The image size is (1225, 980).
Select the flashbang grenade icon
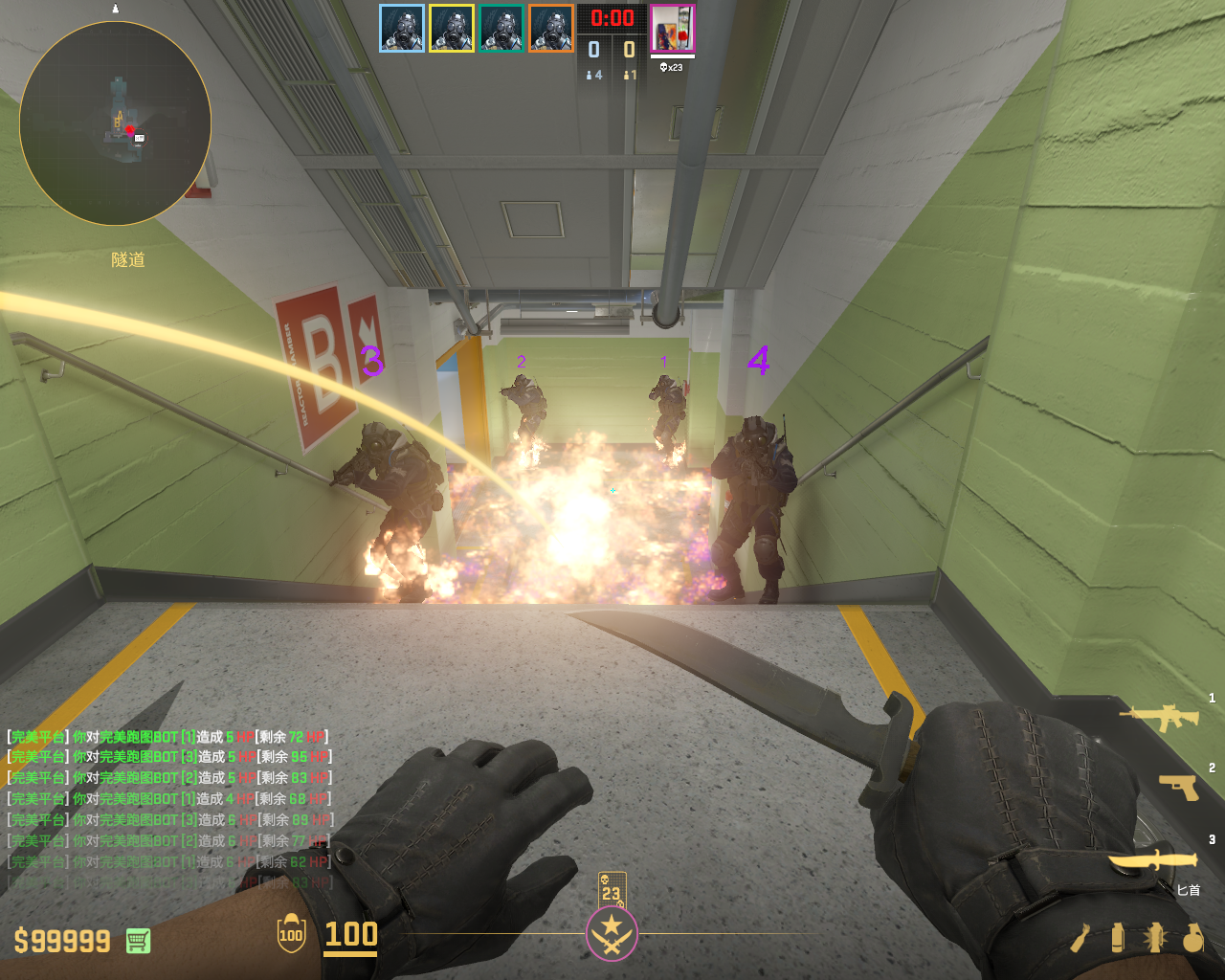1155,938
